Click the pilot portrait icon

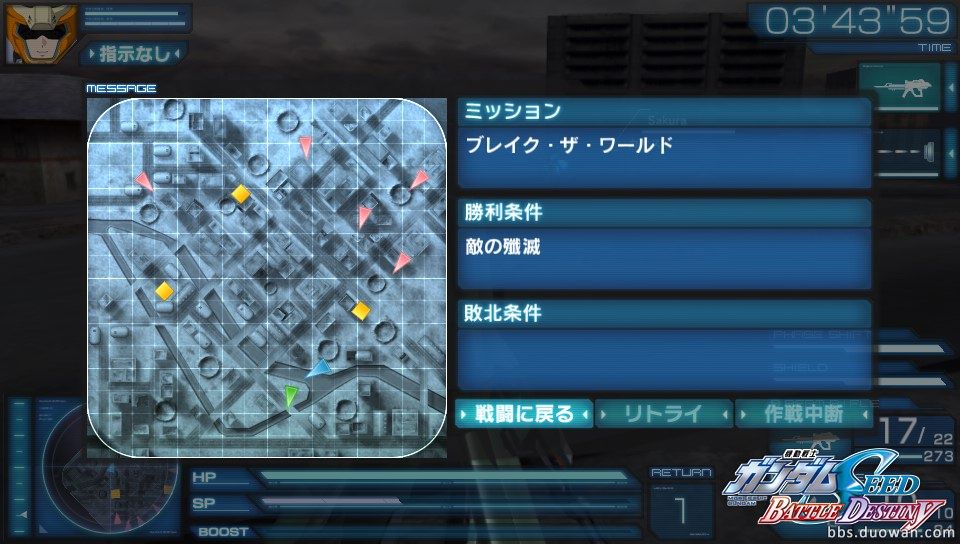pos(29,33)
